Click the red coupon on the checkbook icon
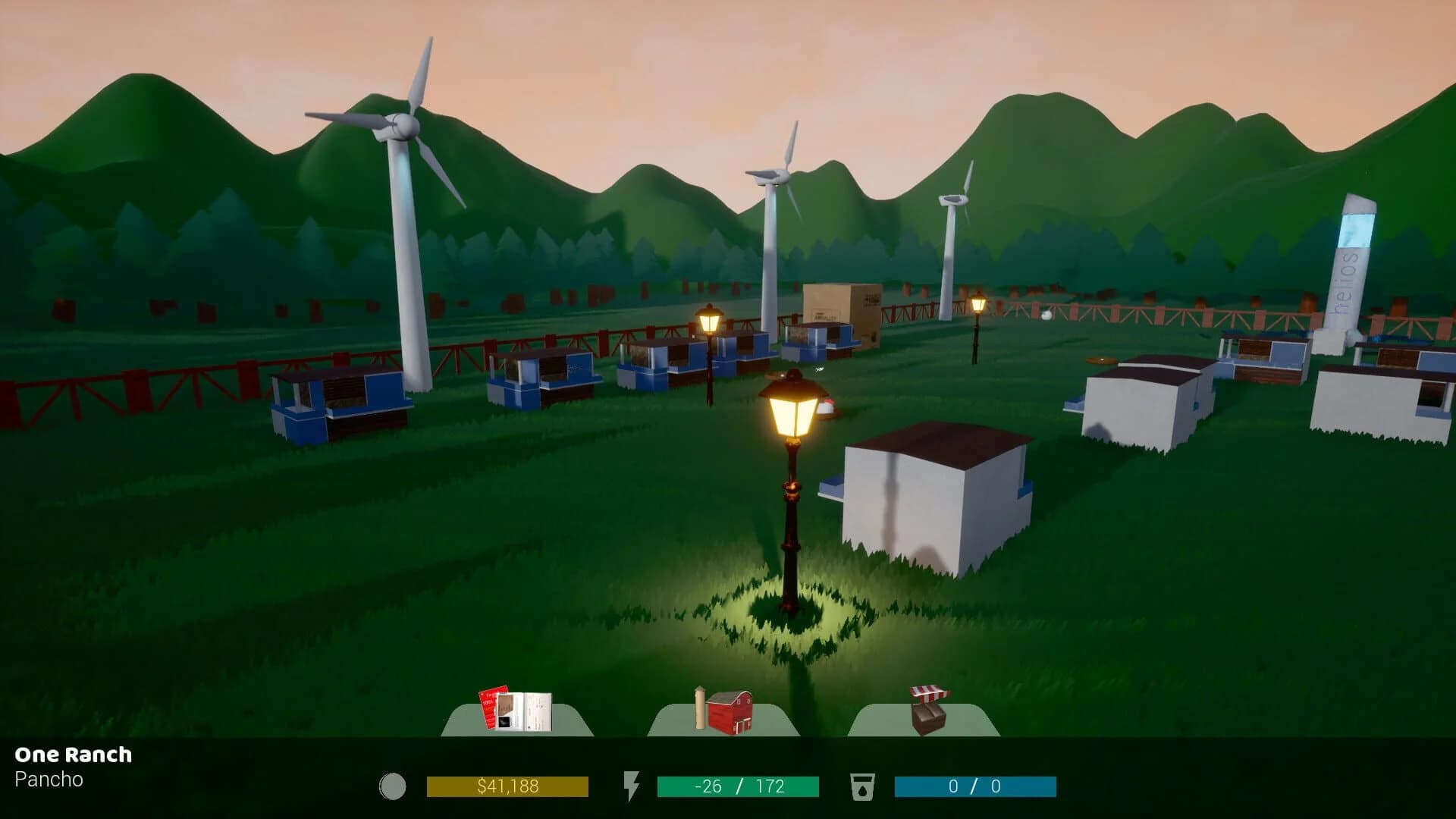Image resolution: width=1456 pixels, height=819 pixels. [x=488, y=707]
